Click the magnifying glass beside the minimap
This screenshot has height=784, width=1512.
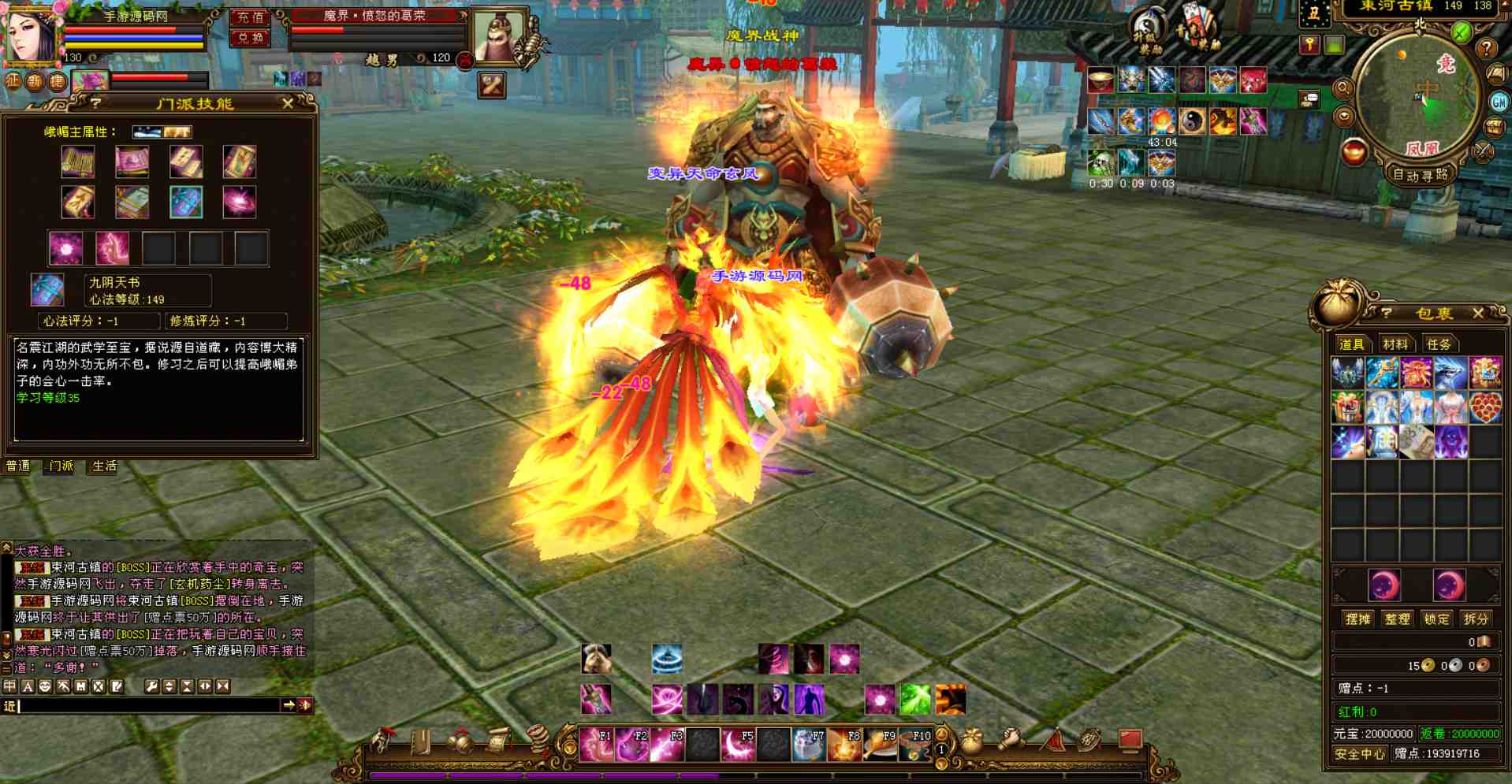[1343, 89]
